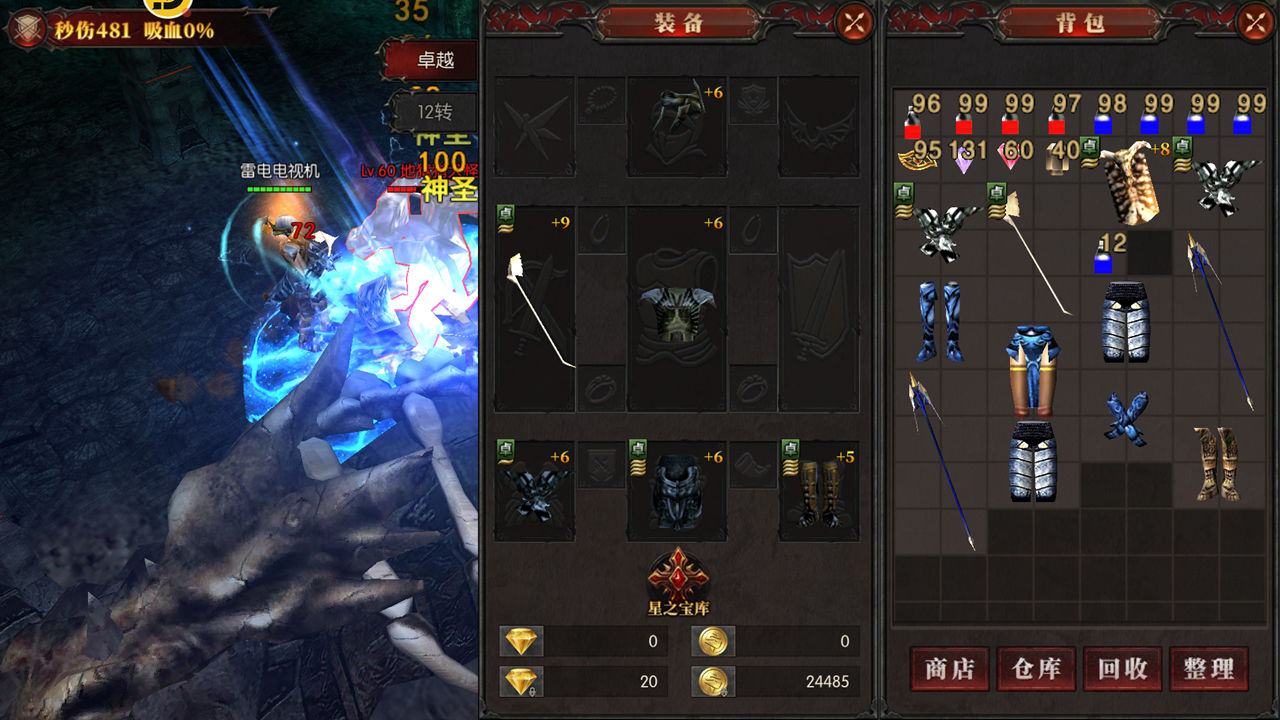Choose the blue potion stack of 12
The width and height of the screenshot is (1280, 720).
[x=1104, y=254]
